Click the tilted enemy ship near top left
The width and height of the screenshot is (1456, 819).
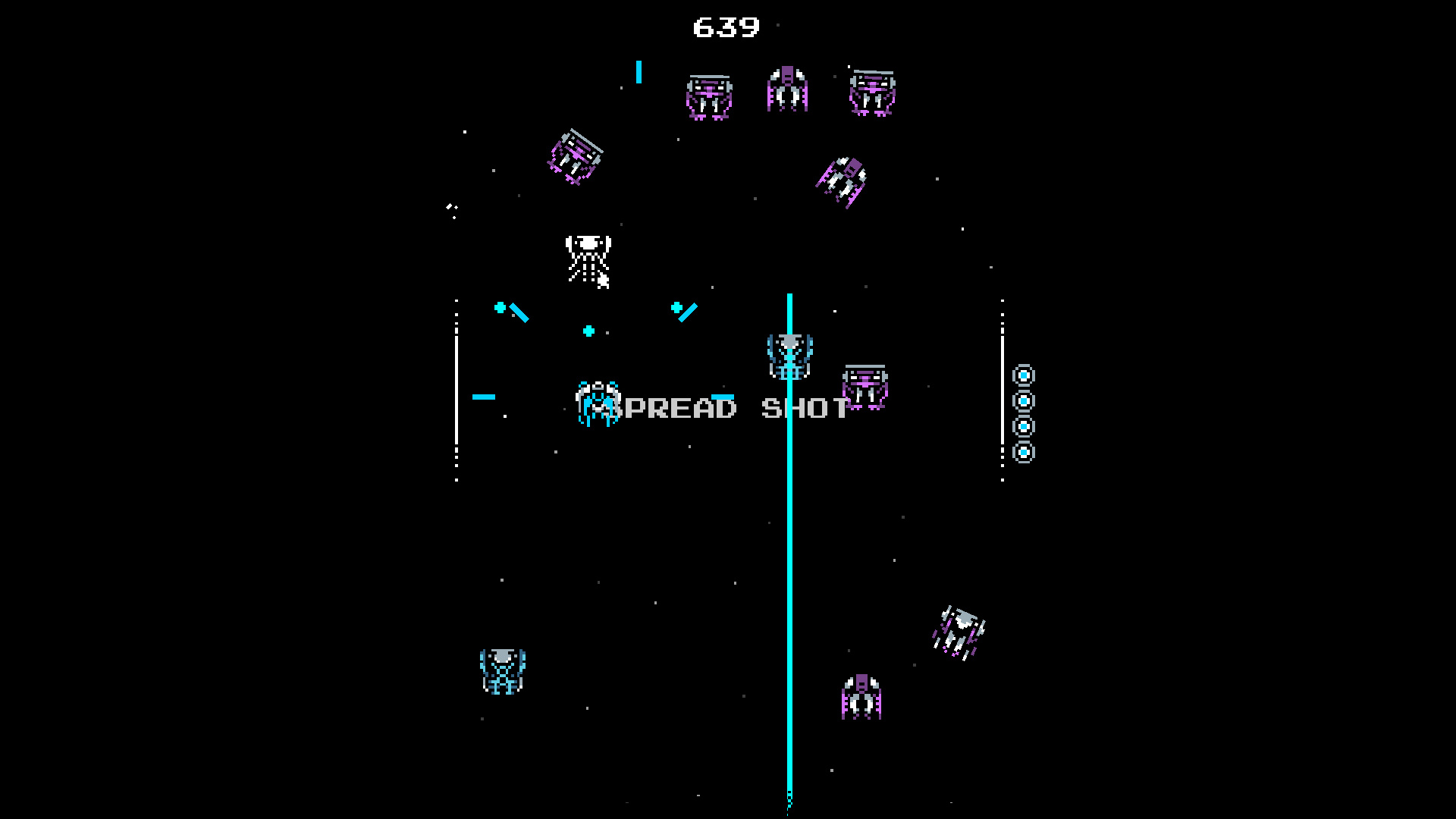tap(575, 155)
